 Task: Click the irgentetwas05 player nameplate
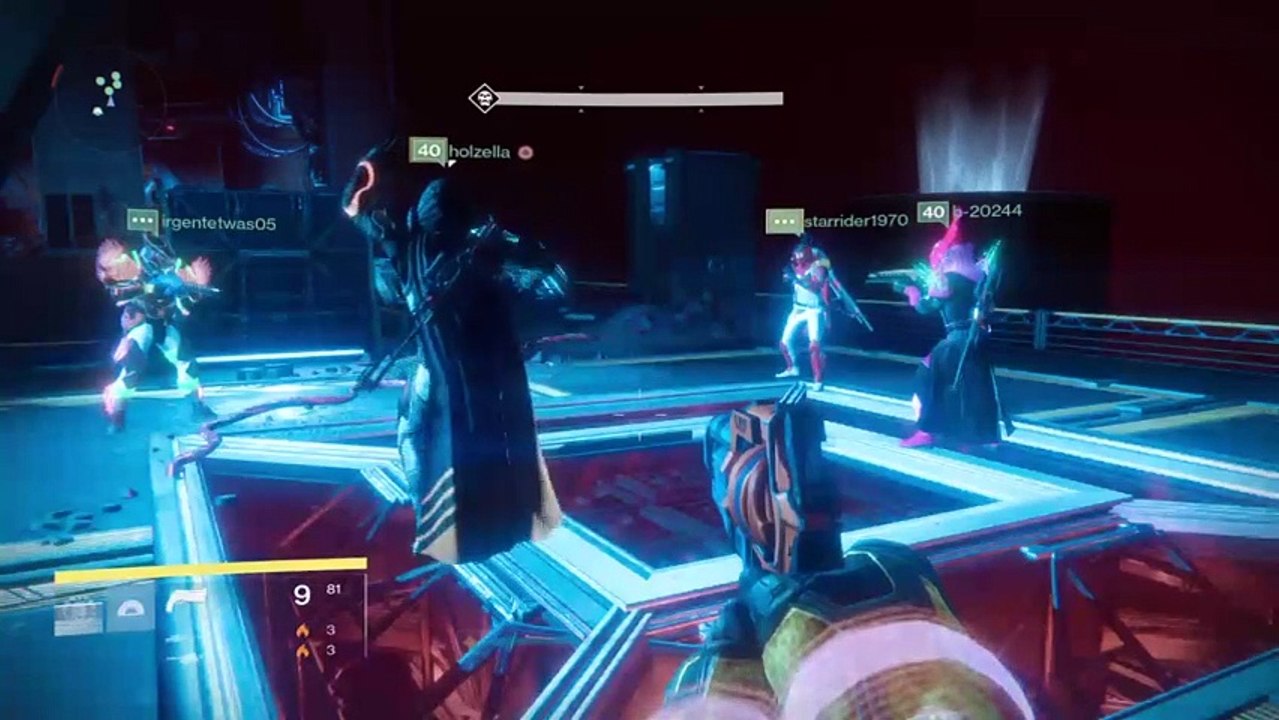[218, 223]
